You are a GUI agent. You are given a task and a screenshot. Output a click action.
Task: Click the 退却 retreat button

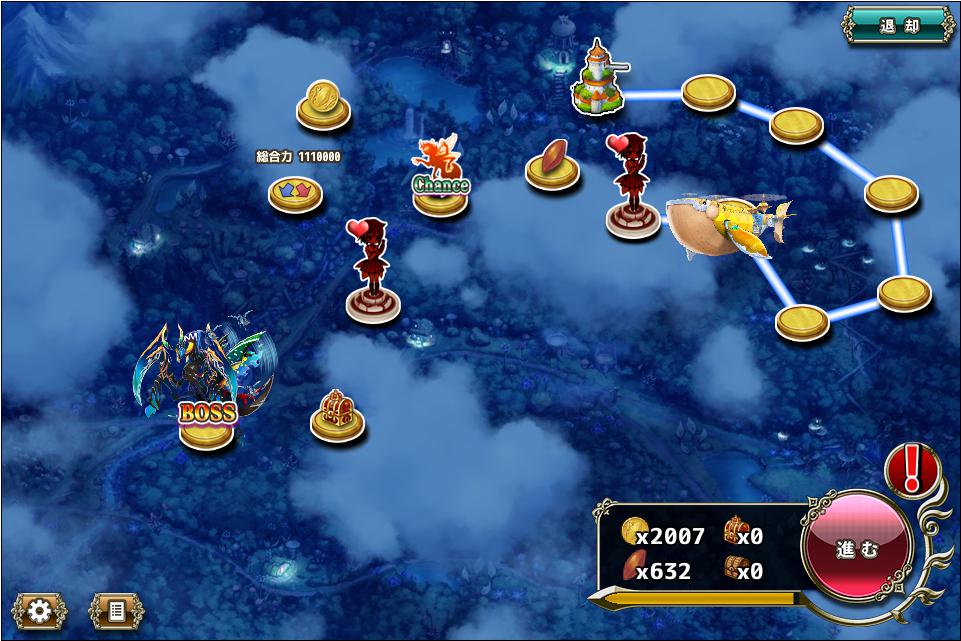(898, 26)
